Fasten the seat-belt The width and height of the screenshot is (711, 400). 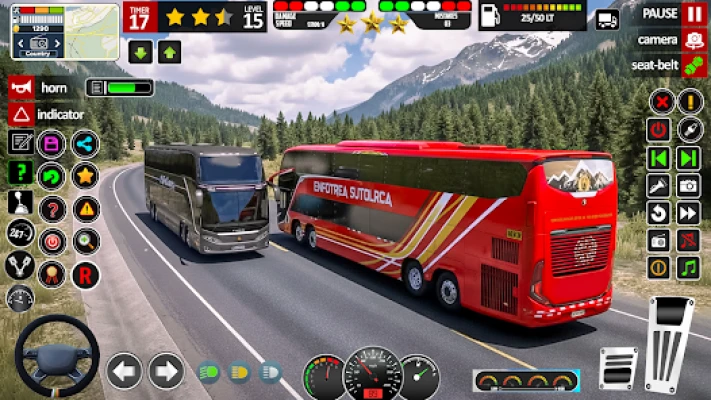point(694,66)
